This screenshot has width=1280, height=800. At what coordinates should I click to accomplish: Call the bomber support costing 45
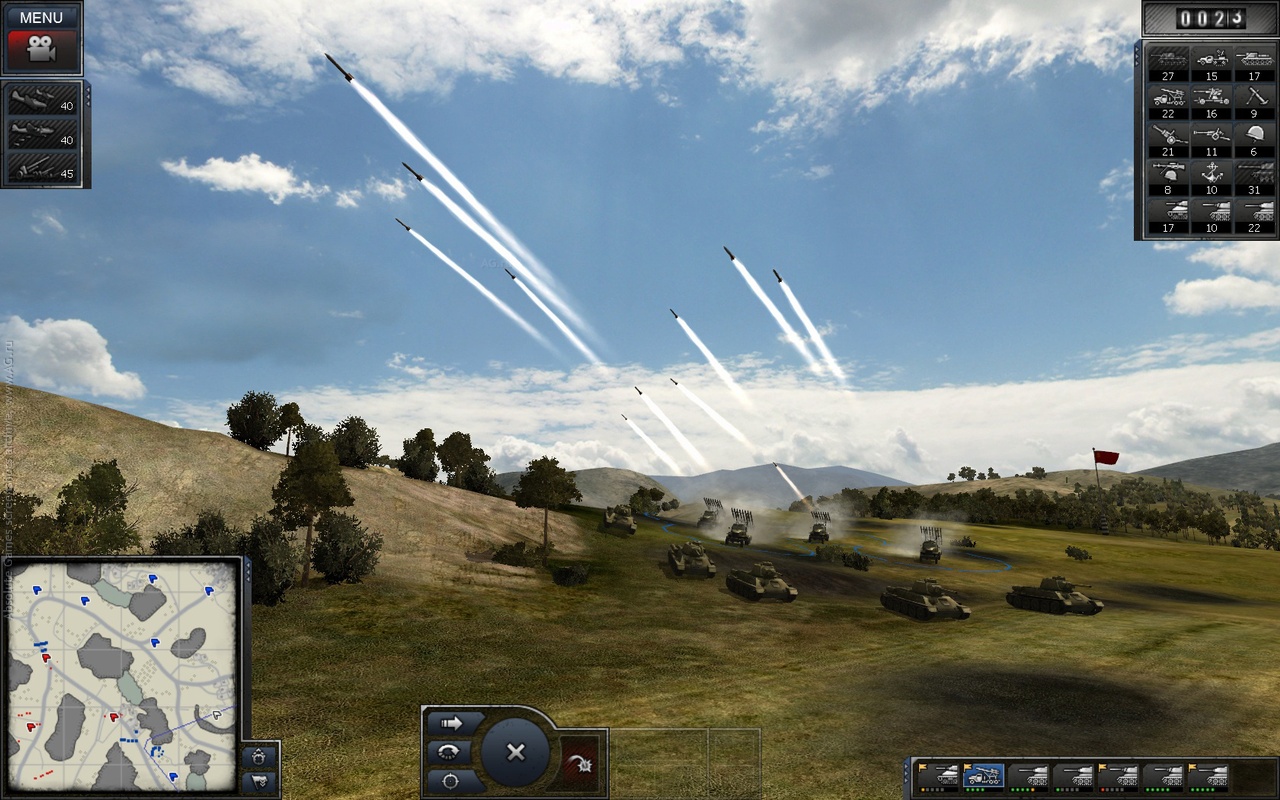coord(43,167)
